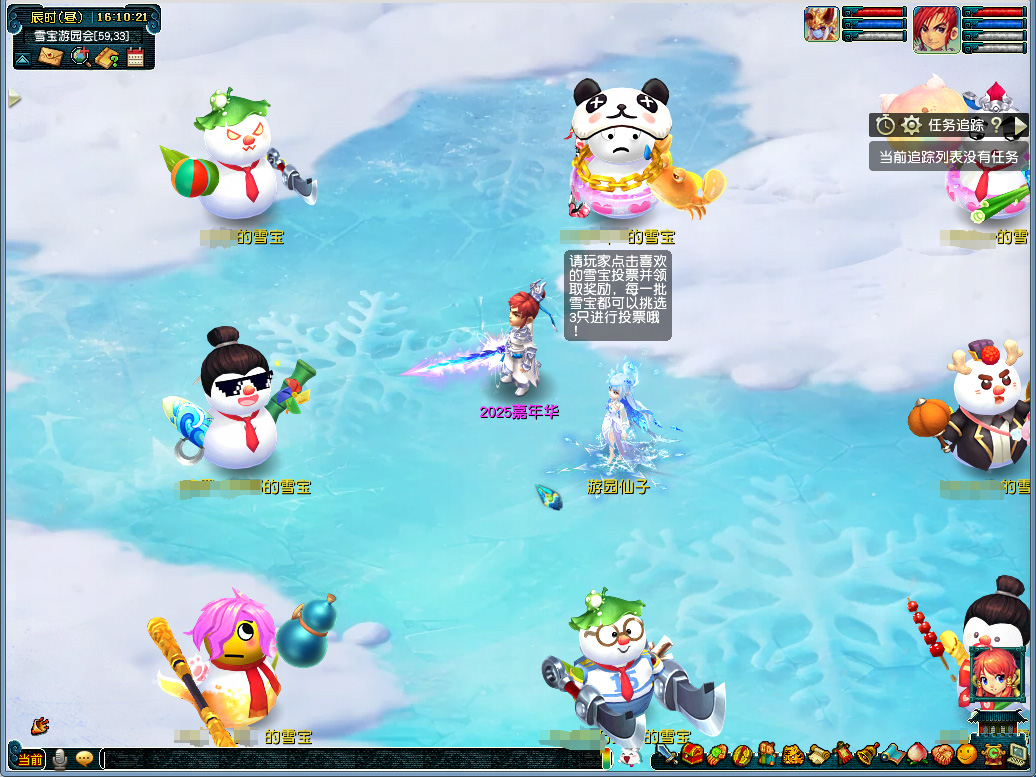Select the golden-helmet pet portrait
Viewport: 1036px width, 777px height.
(821, 24)
